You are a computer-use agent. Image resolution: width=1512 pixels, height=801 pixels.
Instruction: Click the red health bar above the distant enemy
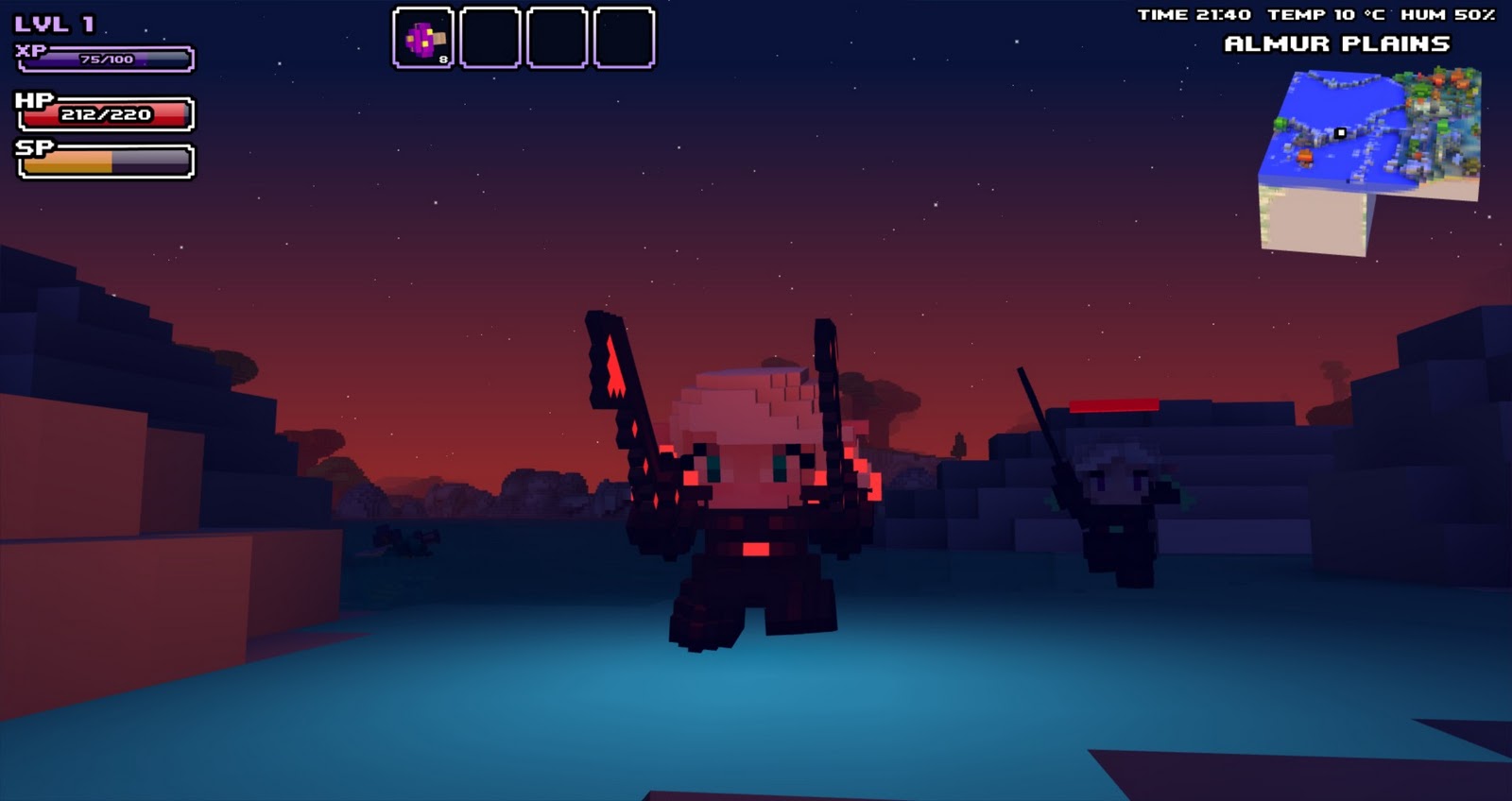[x=1113, y=404]
